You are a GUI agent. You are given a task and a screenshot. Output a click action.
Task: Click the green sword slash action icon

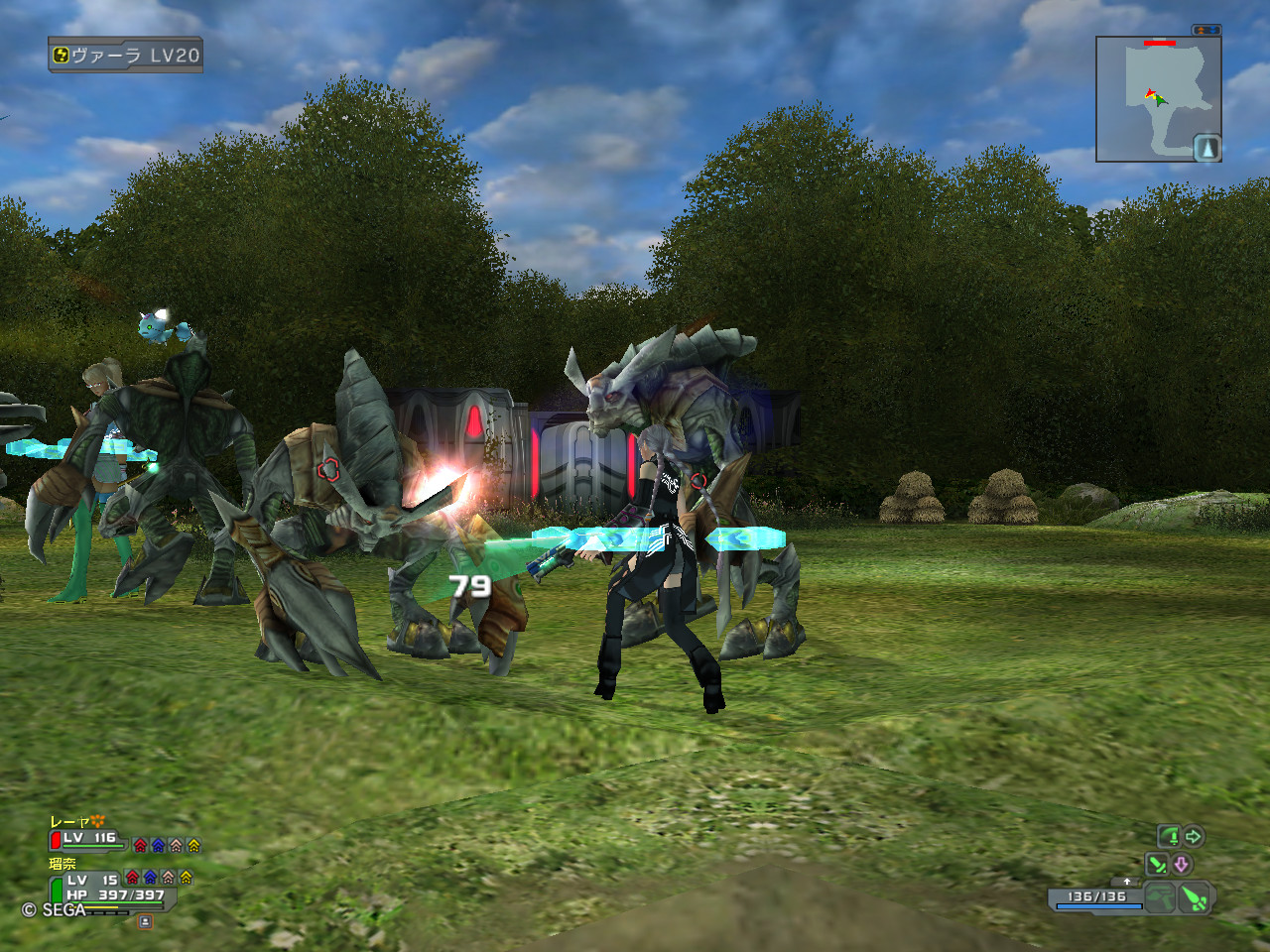point(1157,864)
